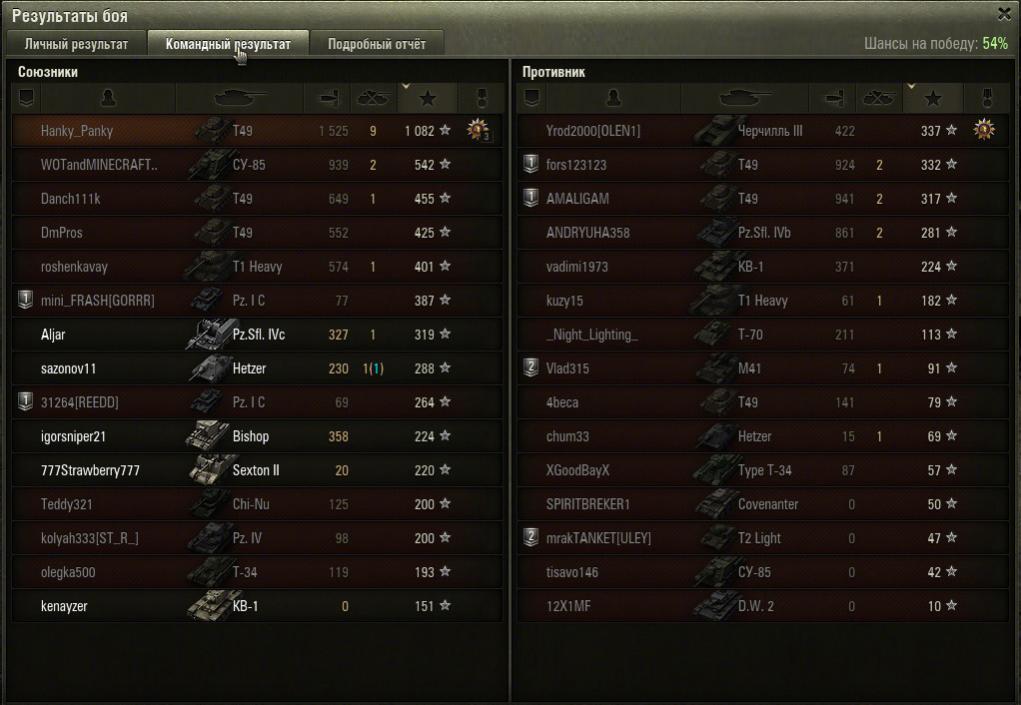Select ally player Hanky_Panky row
This screenshot has width=1021, height=705.
click(77, 131)
